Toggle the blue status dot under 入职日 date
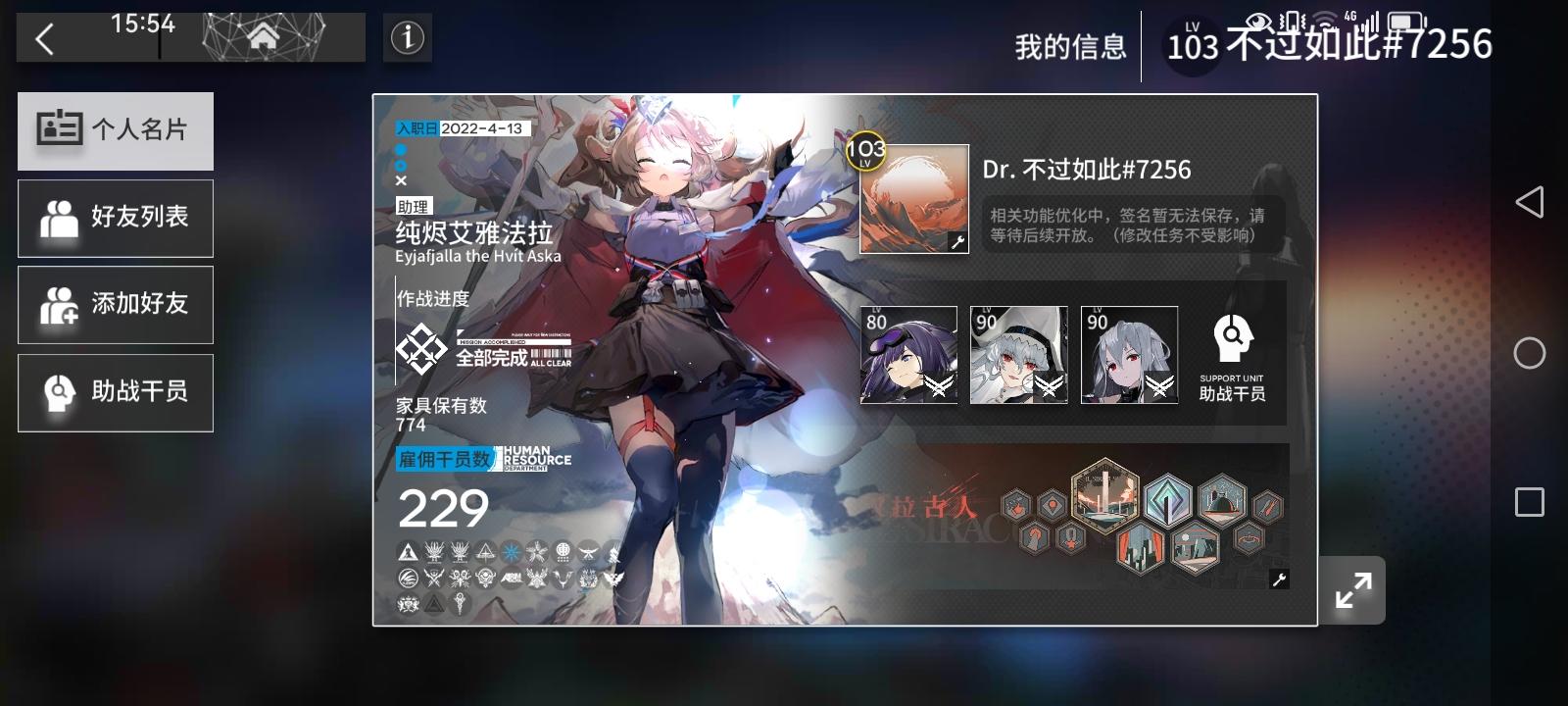This screenshot has width=1568, height=706. point(400,149)
